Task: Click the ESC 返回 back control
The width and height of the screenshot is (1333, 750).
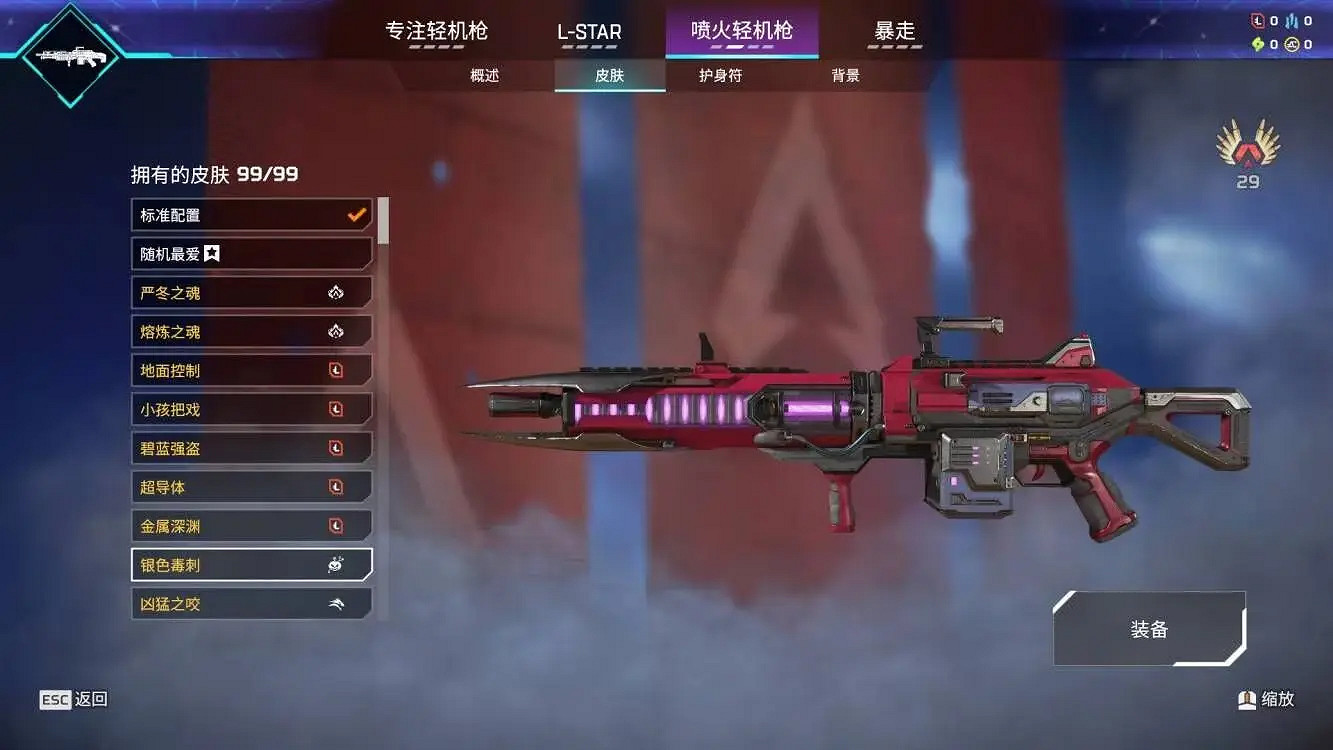Action: (70, 699)
